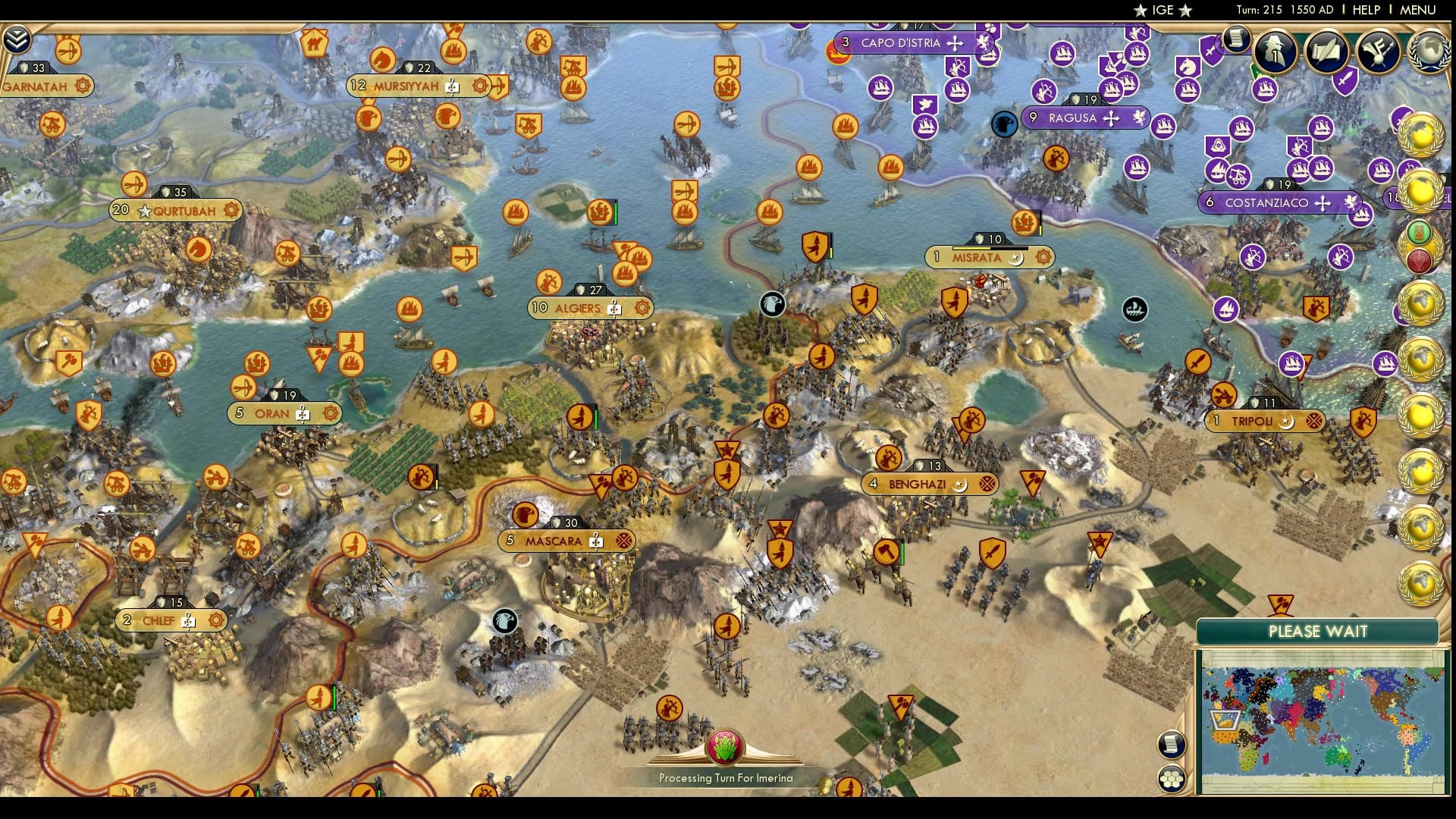Click the green friendship notification icon on right edge
1456x819 pixels.
click(x=1418, y=231)
